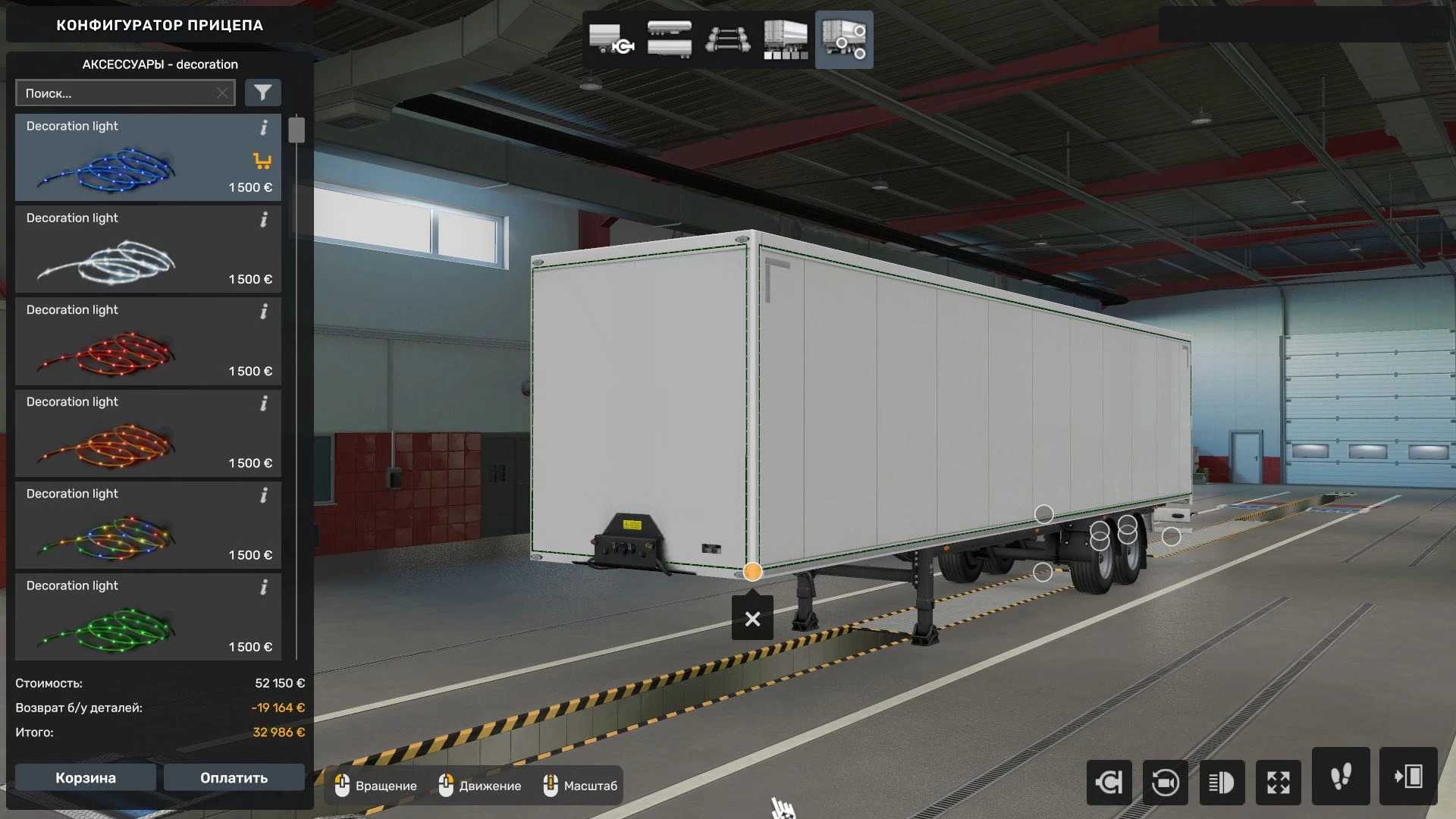Image resolution: width=1456 pixels, height=819 pixels.
Task: Close the accessory slot with the X button
Action: tap(752, 619)
